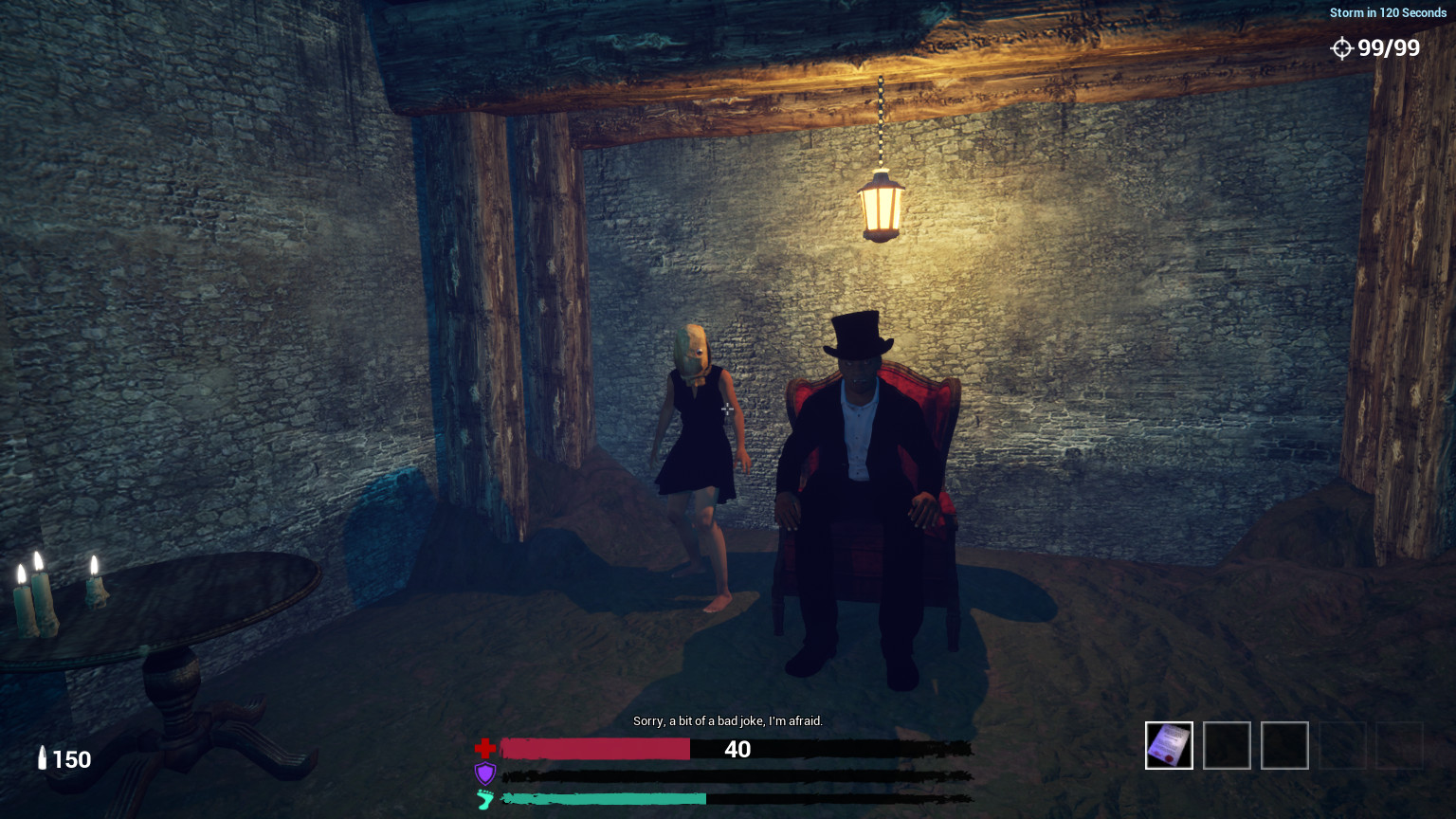The height and width of the screenshot is (819, 1456).
Task: Toggle the third empty inventory slot
Action: click(1284, 746)
